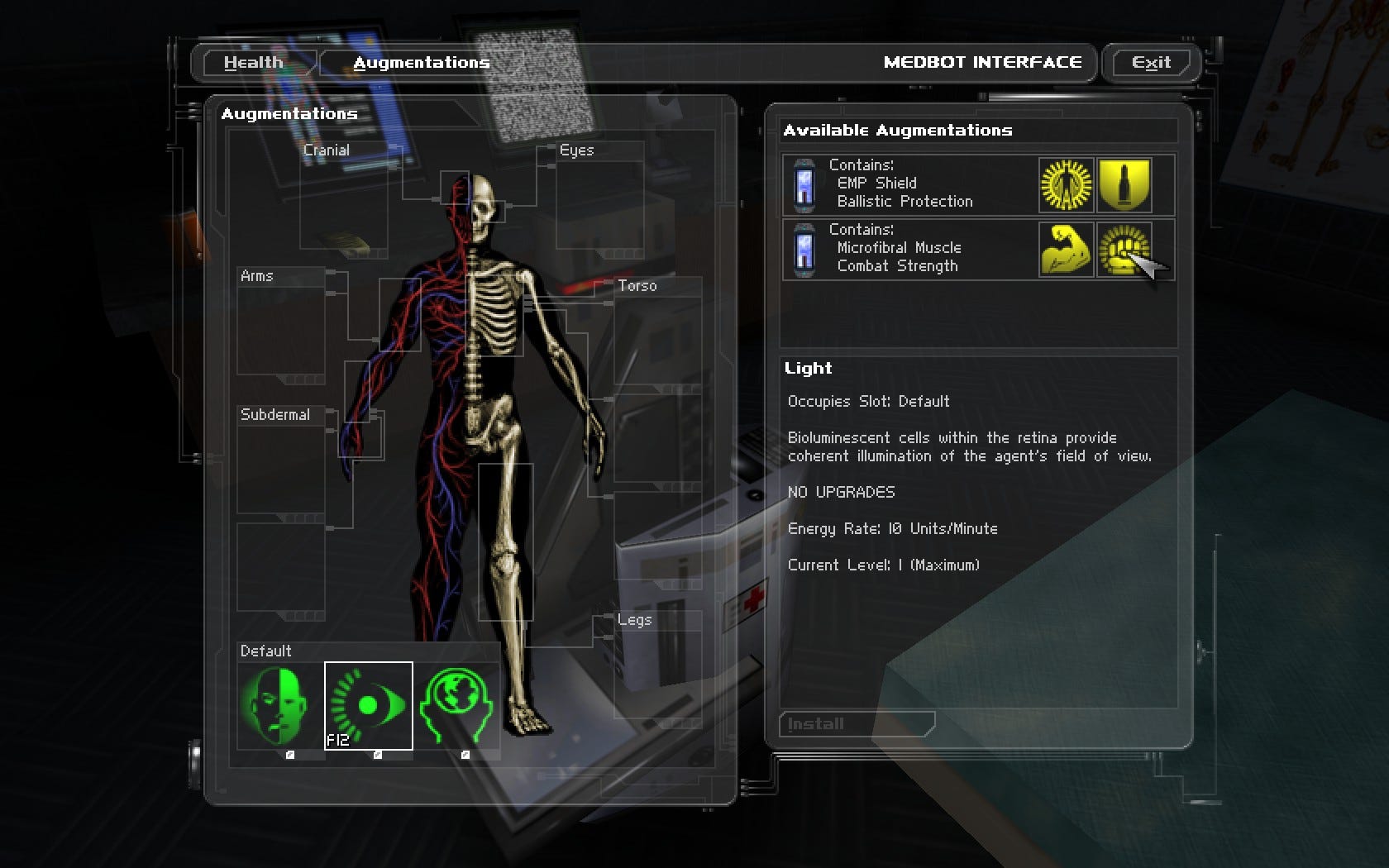Choose the Ballistic Protection augmentation icon
The height and width of the screenshot is (868, 1389).
point(1124,184)
